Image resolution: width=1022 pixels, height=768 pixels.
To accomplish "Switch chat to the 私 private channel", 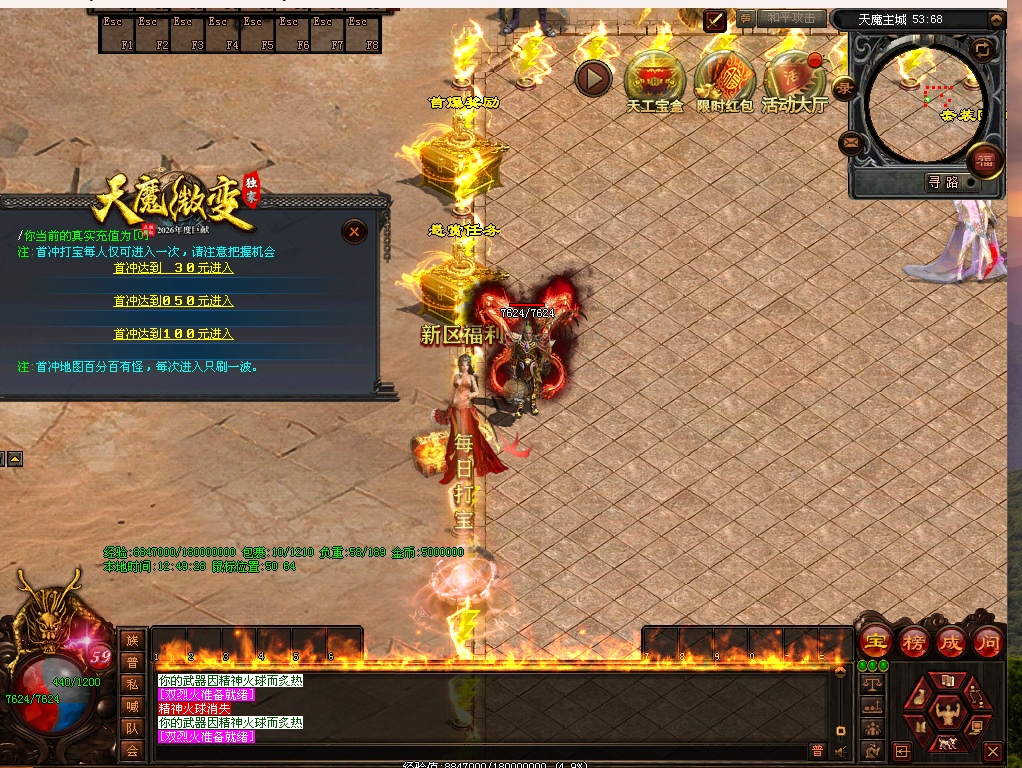I will point(132,684).
